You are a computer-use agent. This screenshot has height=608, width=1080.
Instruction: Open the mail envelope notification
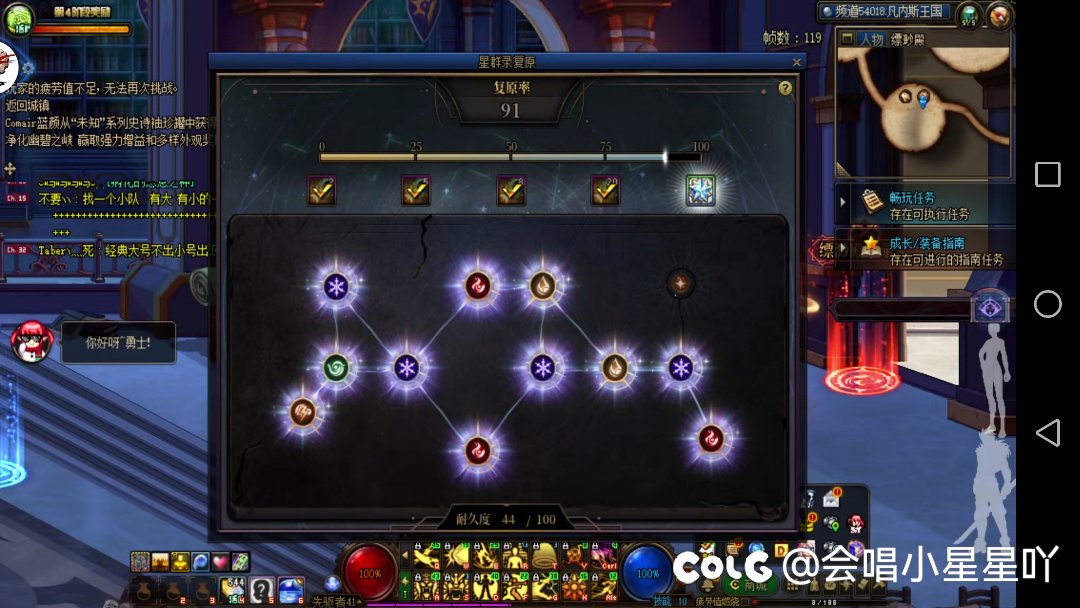tap(832, 498)
